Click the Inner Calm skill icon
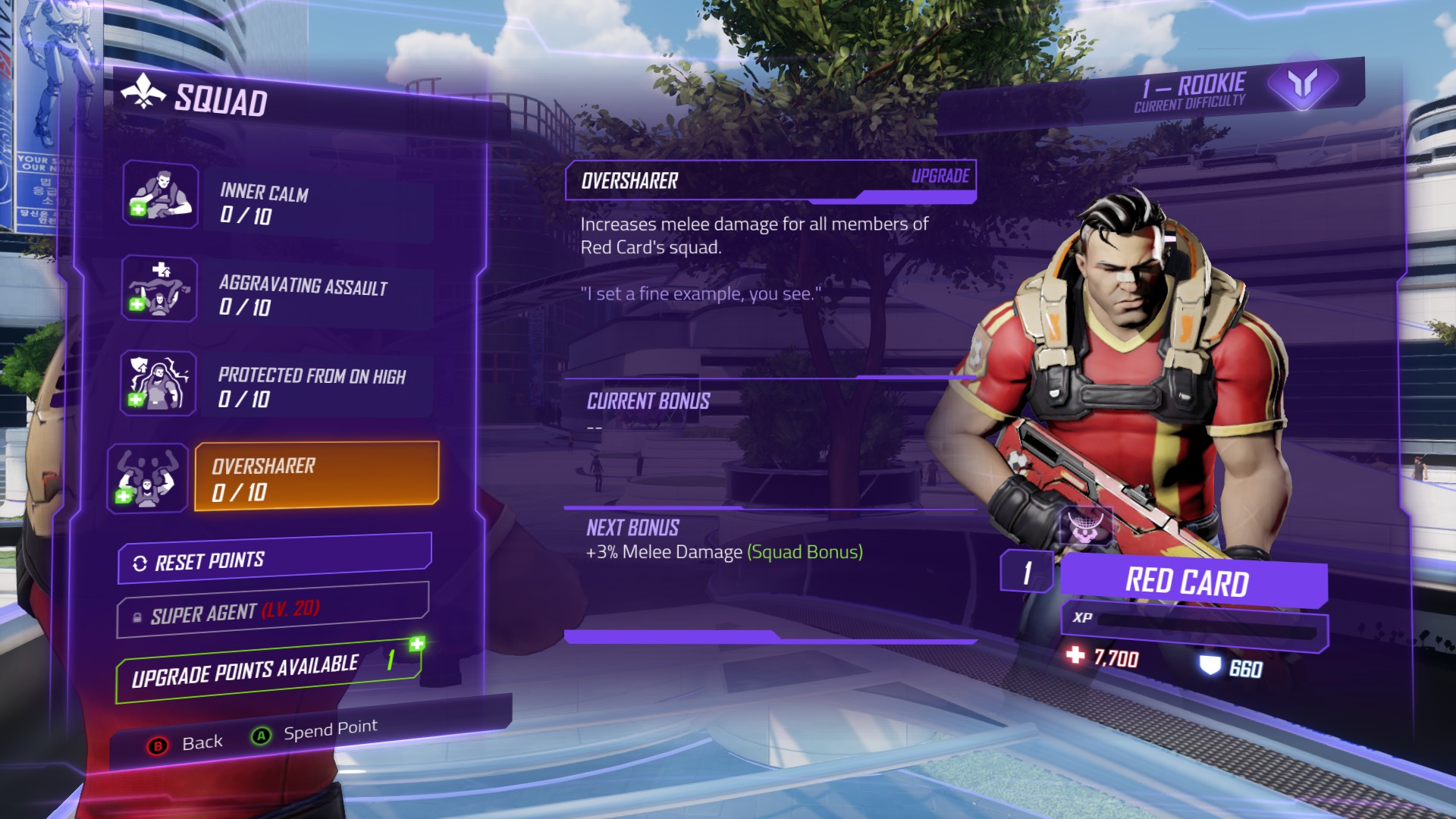 coord(161,195)
